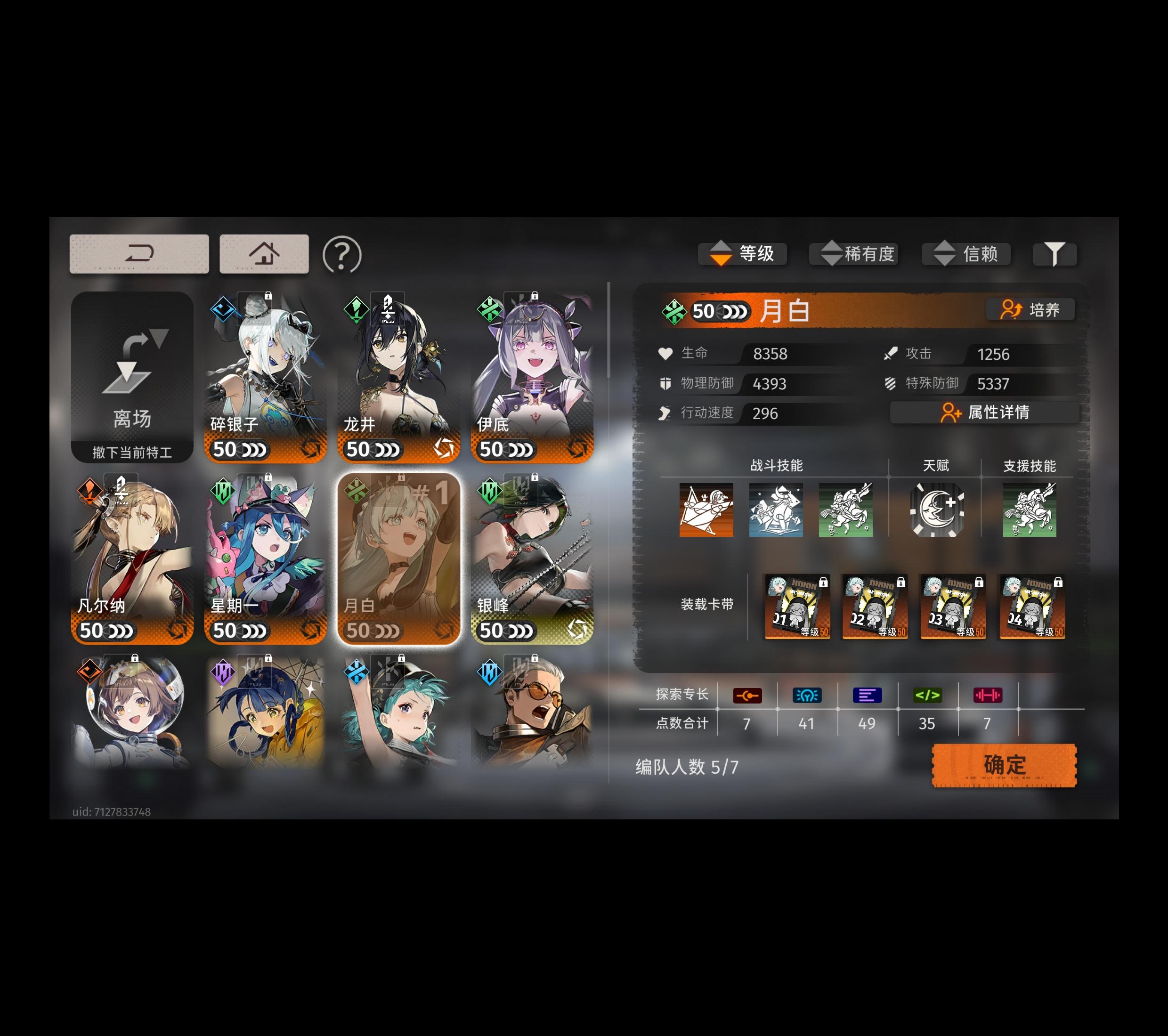Open the first combat skill icon
The image size is (1168, 1036).
pyautogui.click(x=706, y=510)
